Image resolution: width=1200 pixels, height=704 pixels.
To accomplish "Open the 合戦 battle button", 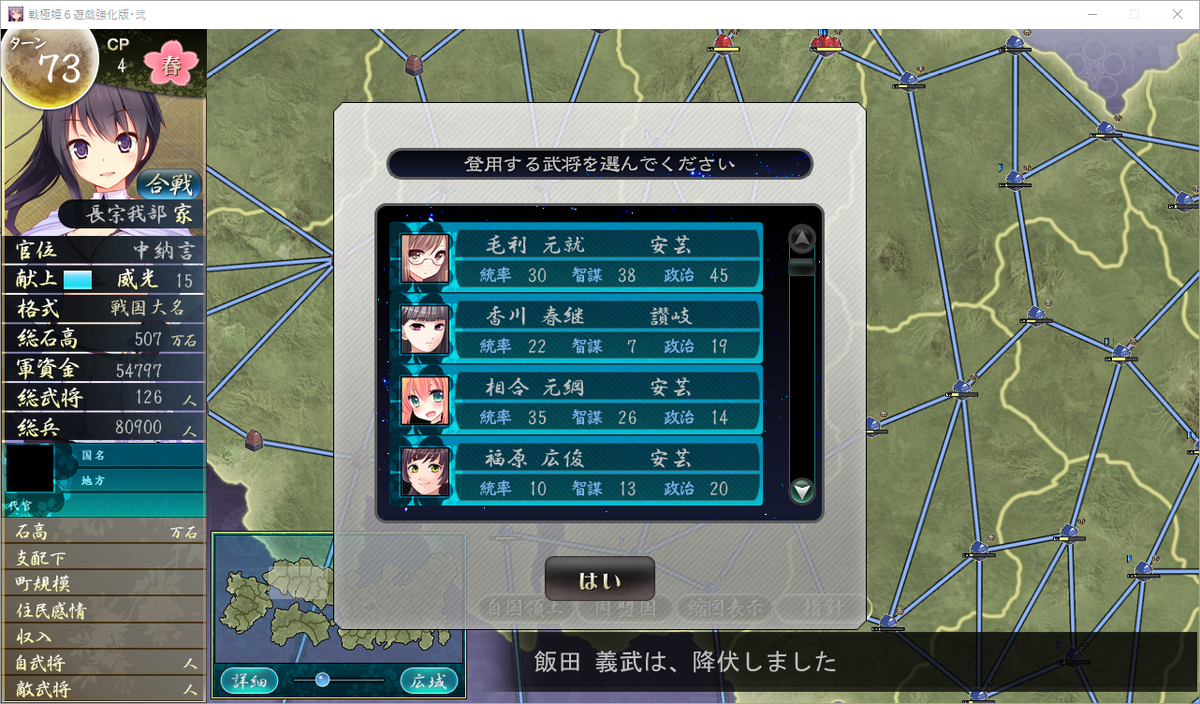I will coord(169,185).
